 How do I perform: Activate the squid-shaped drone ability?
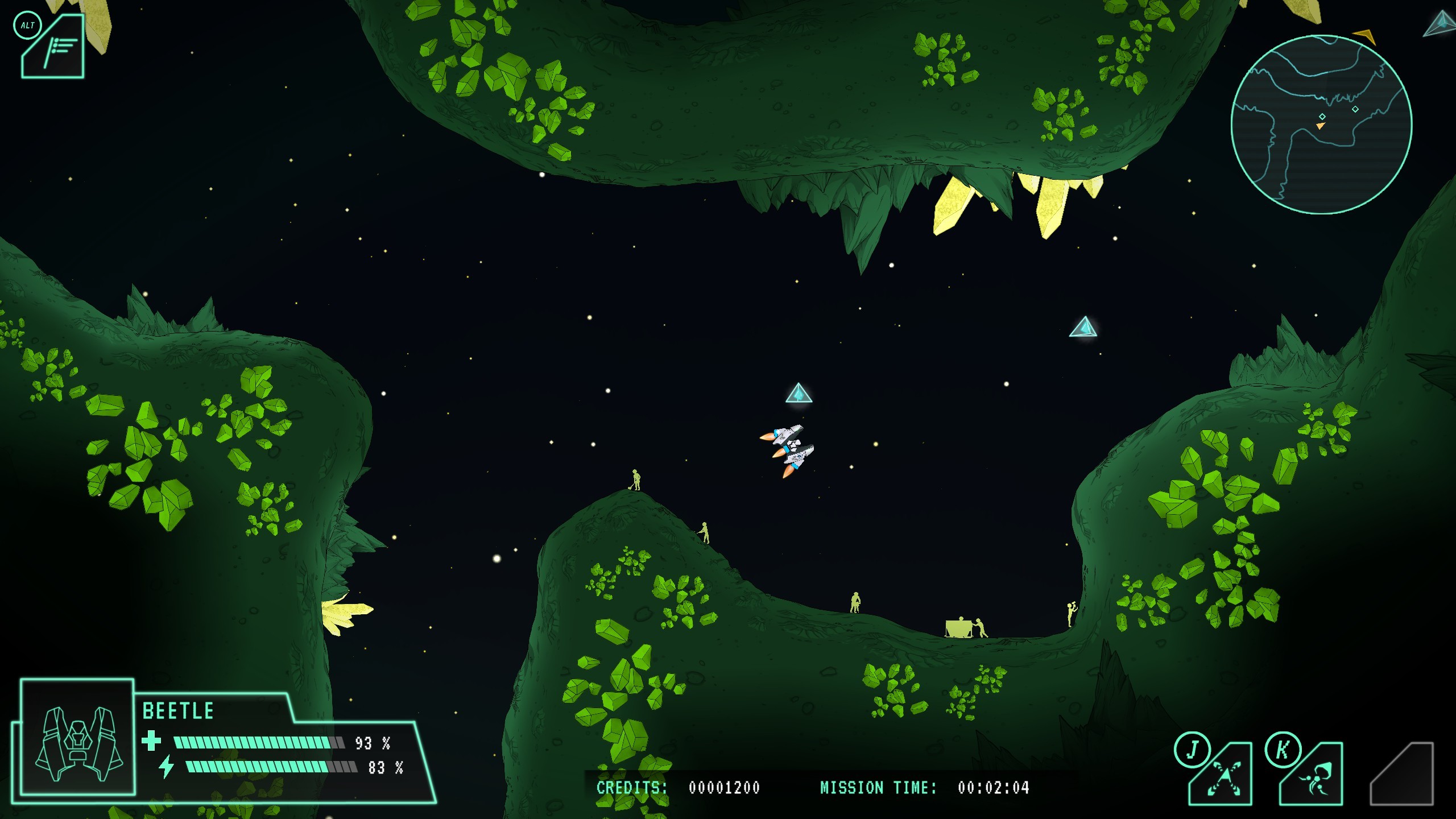[1313, 775]
